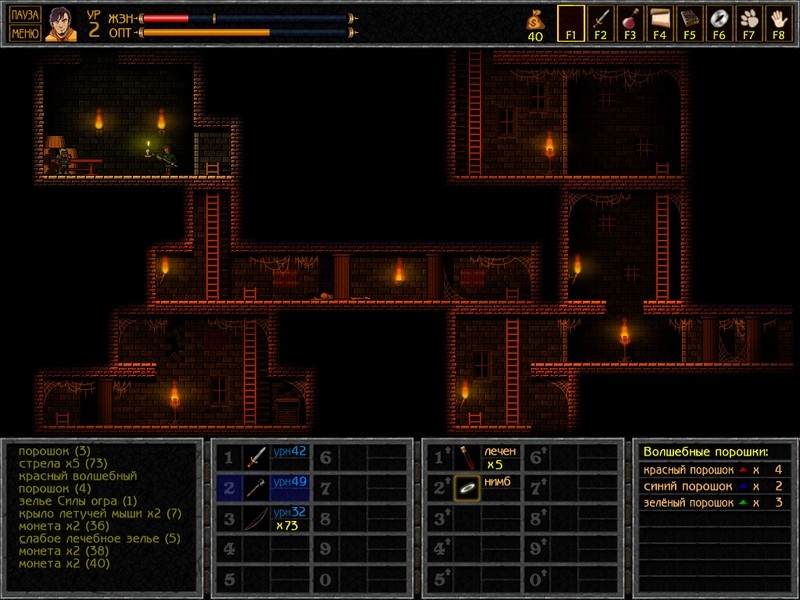
Task: Open the F4 scroll panel
Action: (x=660, y=21)
